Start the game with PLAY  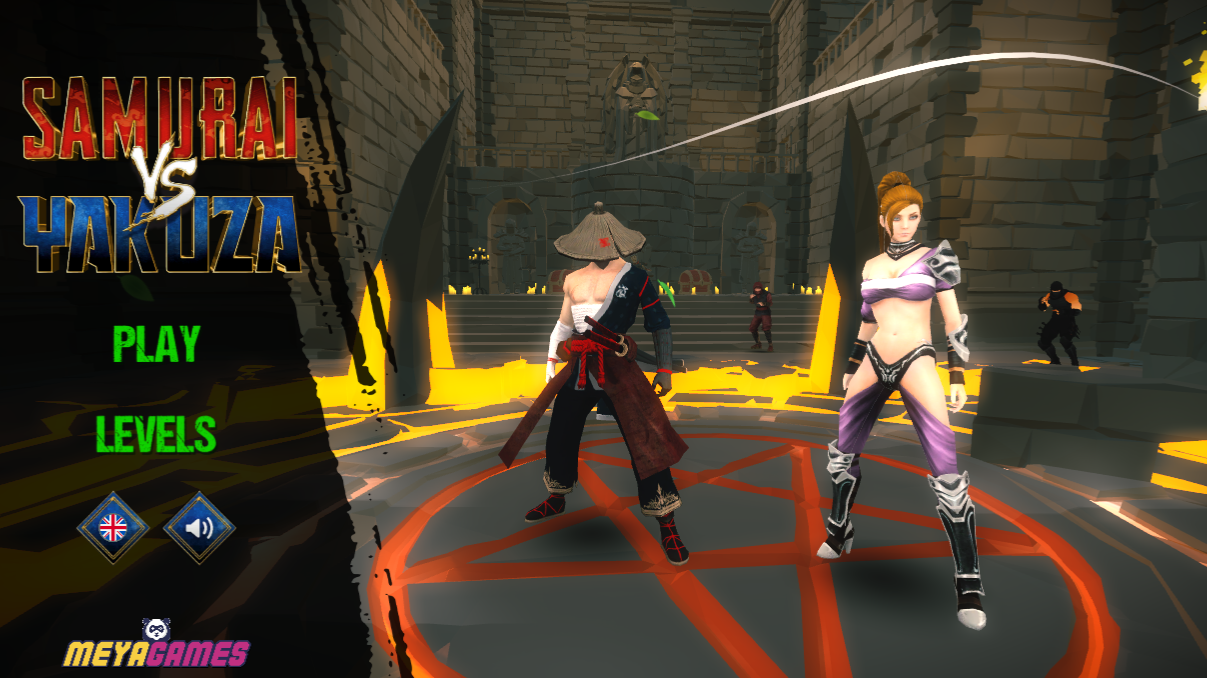click(x=156, y=344)
